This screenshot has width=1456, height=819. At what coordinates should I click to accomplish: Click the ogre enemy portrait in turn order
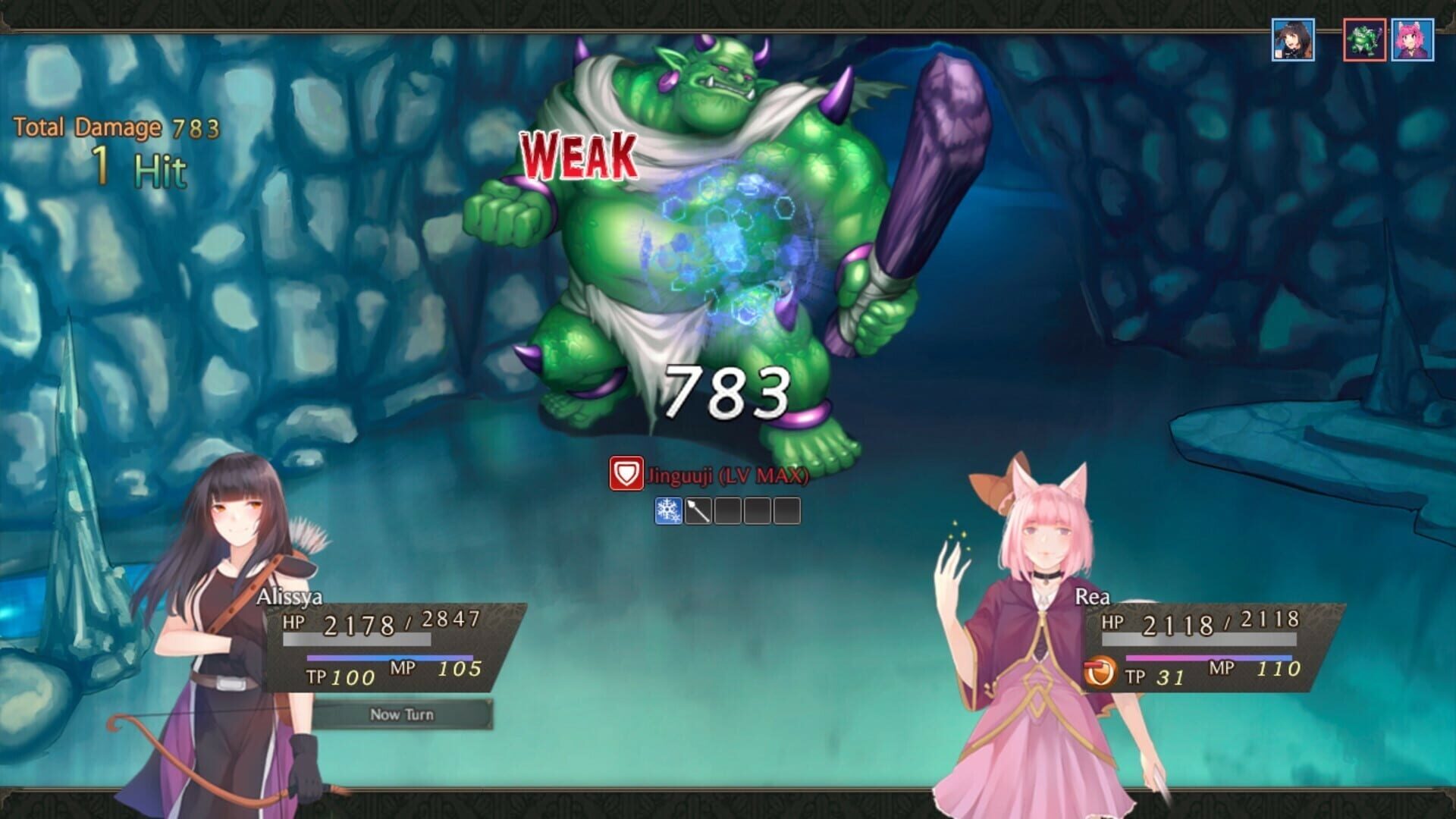coord(1365,34)
